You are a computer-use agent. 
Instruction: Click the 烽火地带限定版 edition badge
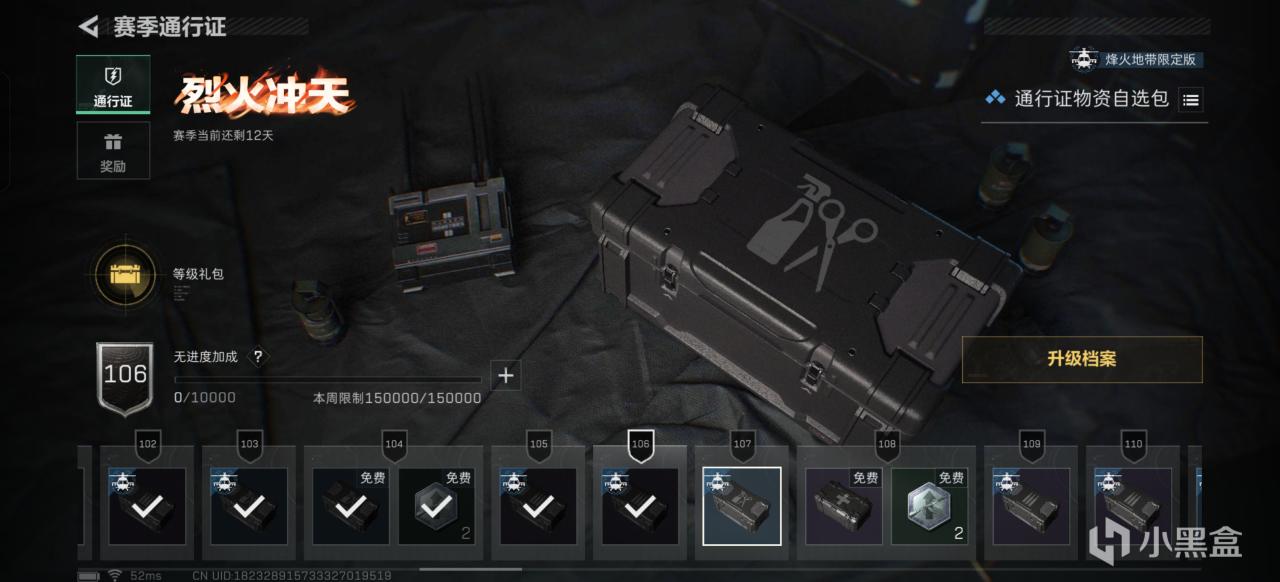click(1136, 59)
